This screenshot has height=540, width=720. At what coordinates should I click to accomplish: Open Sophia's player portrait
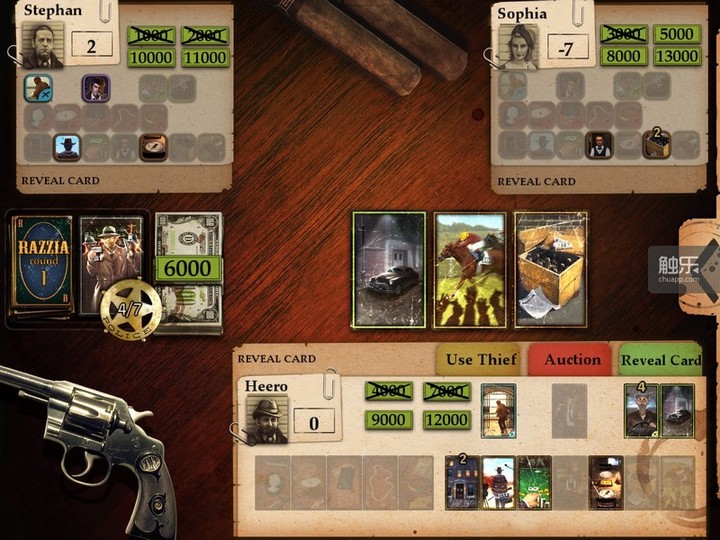point(518,46)
